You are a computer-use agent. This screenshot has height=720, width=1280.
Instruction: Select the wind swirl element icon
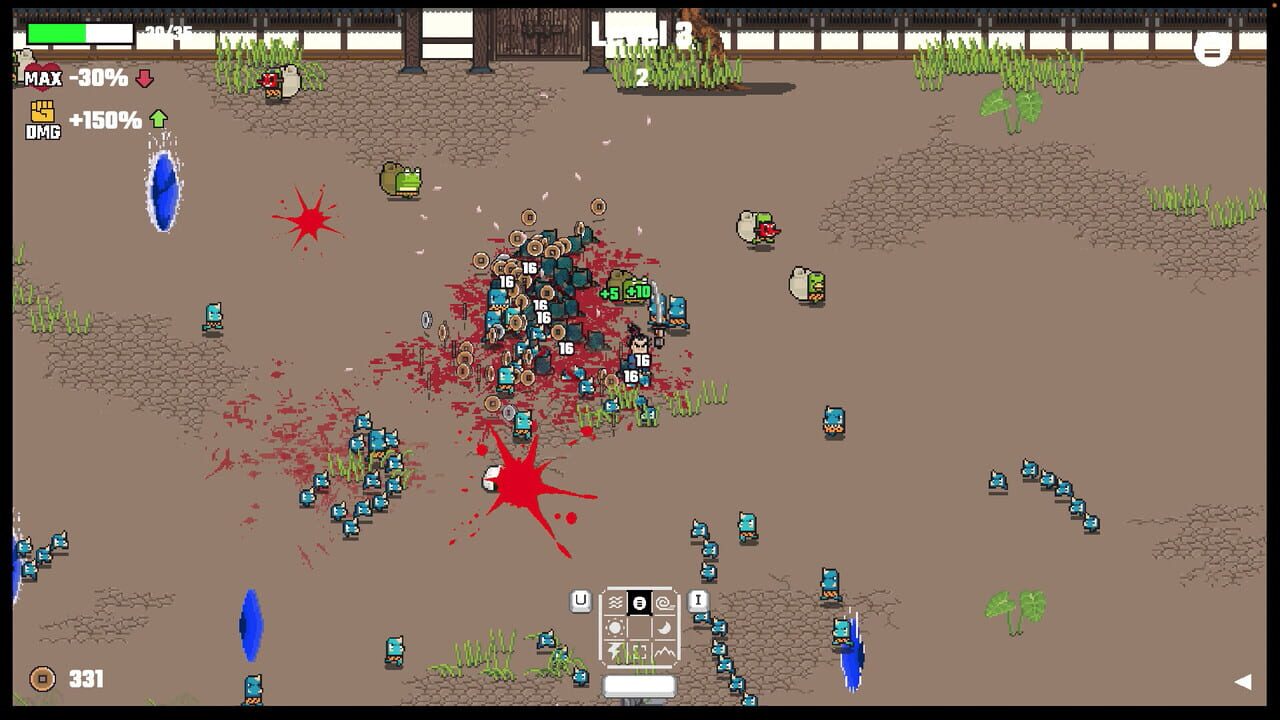coord(662,602)
